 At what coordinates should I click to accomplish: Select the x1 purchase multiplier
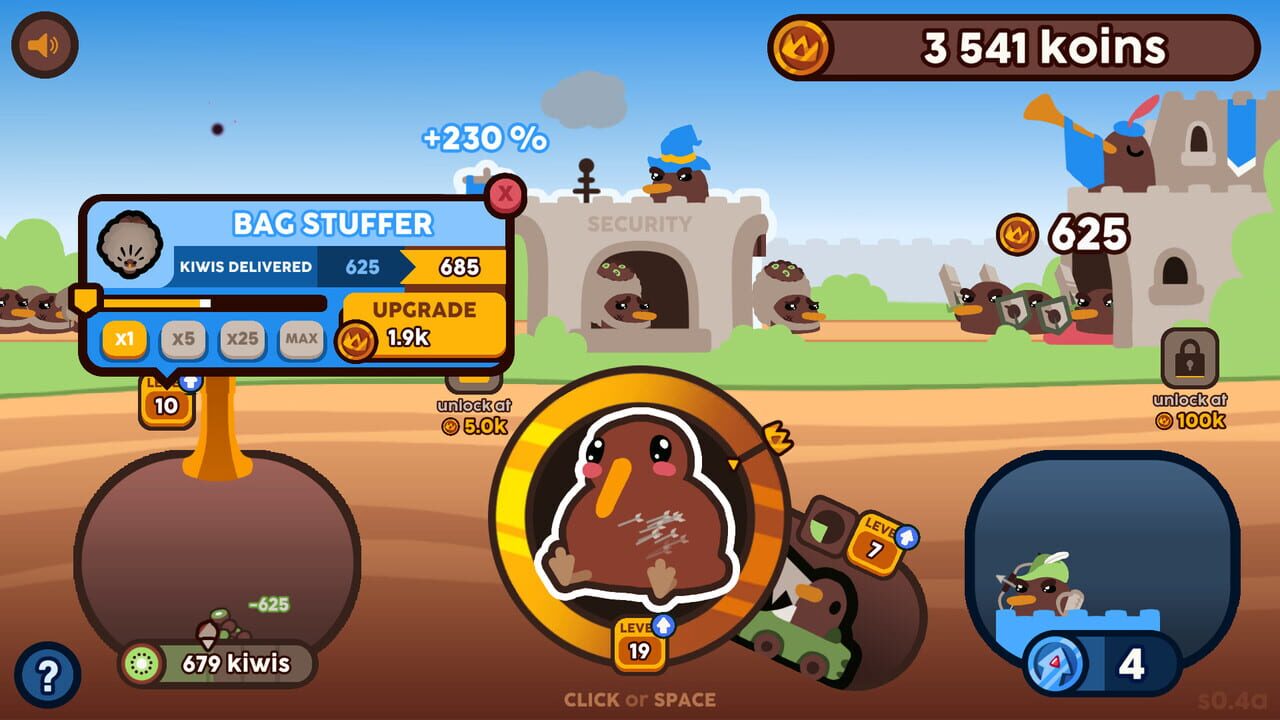coord(121,339)
